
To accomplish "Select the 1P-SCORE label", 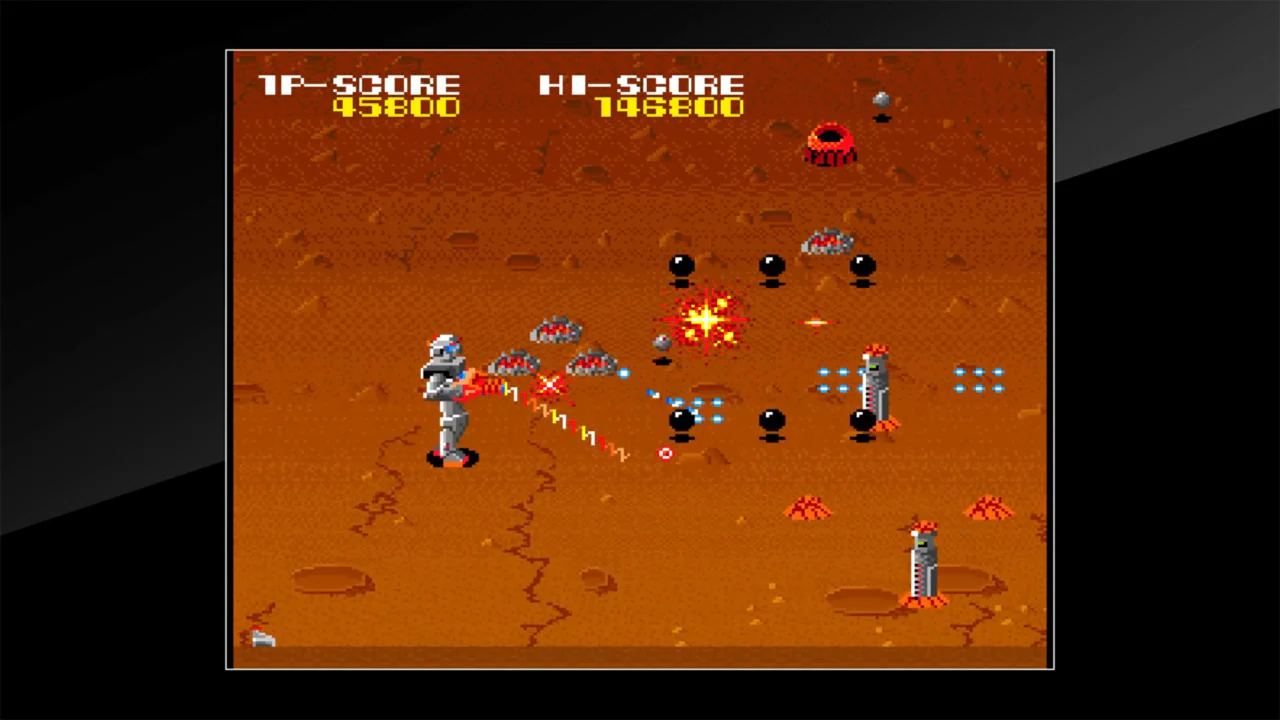I will tap(362, 85).
